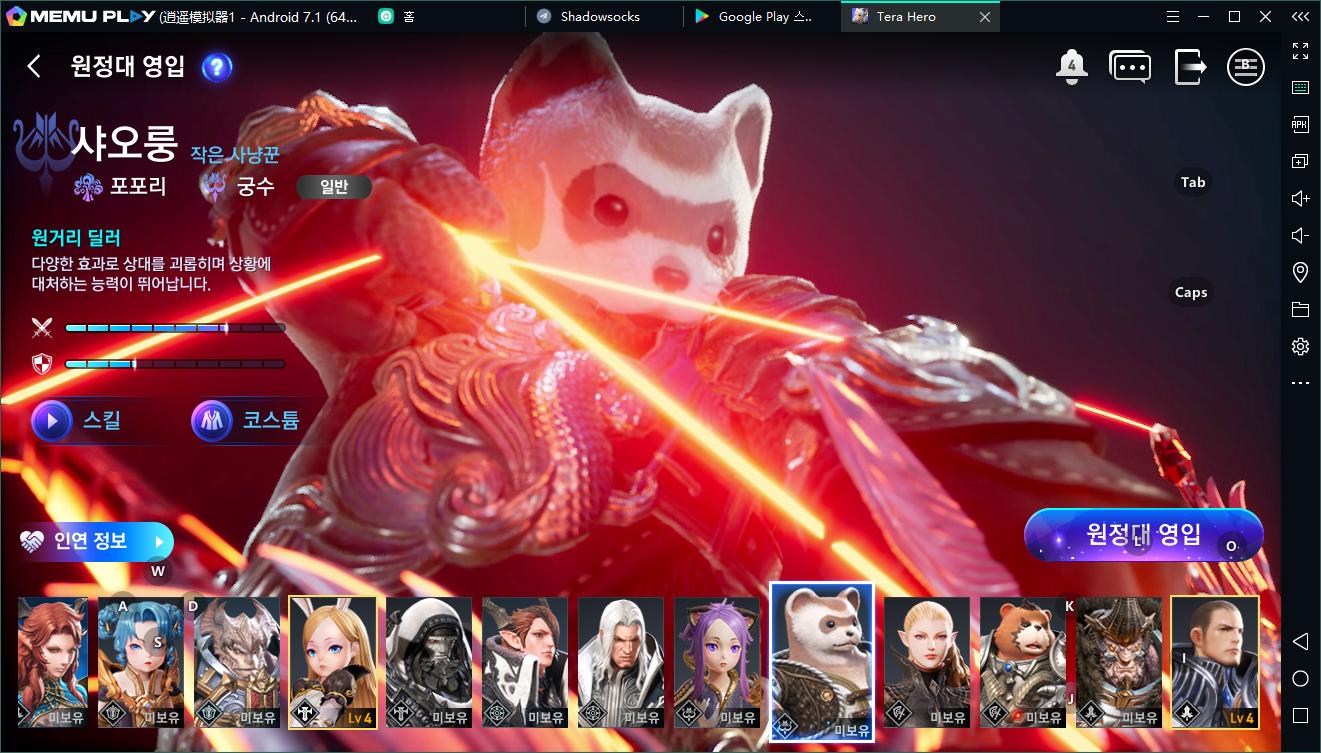Open the blue question mark help
Screen dimensions: 1321x753
pyautogui.click(x=217, y=67)
